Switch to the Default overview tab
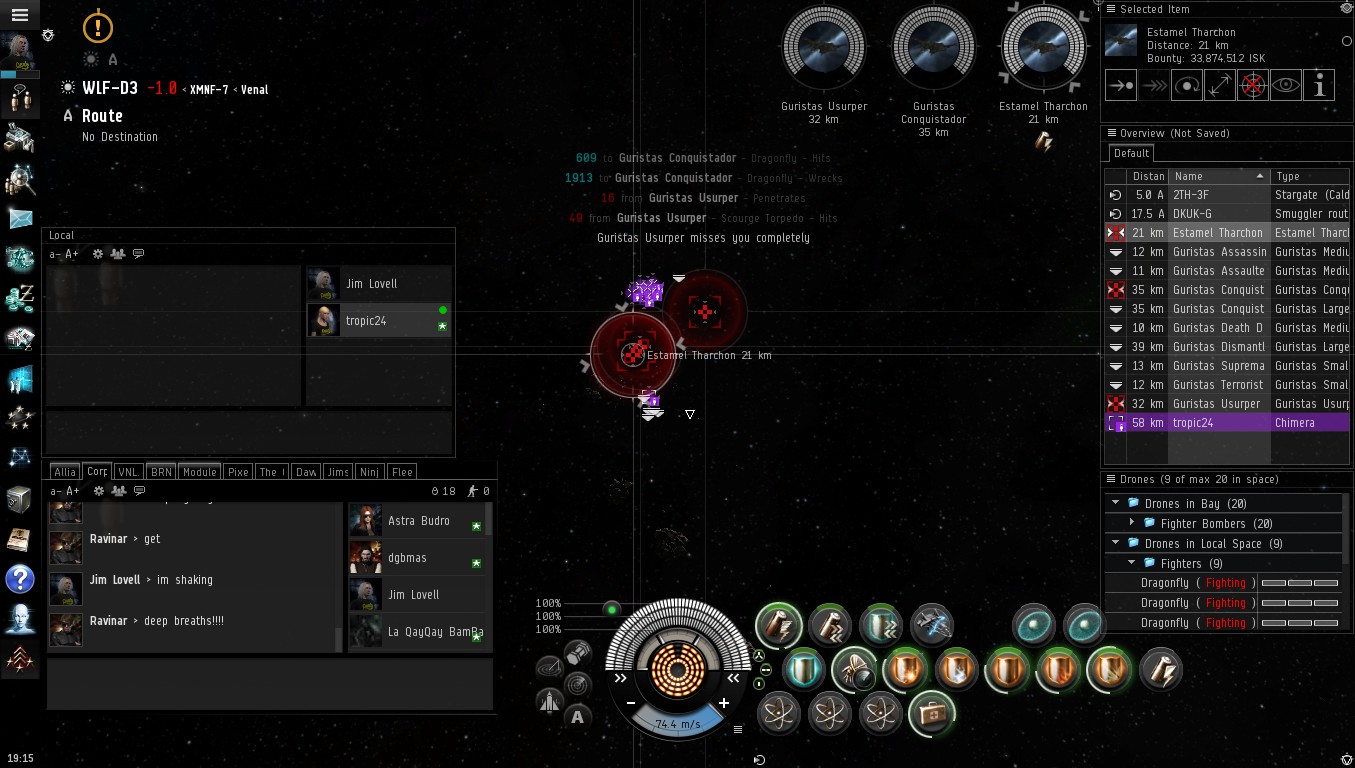 [1131, 154]
